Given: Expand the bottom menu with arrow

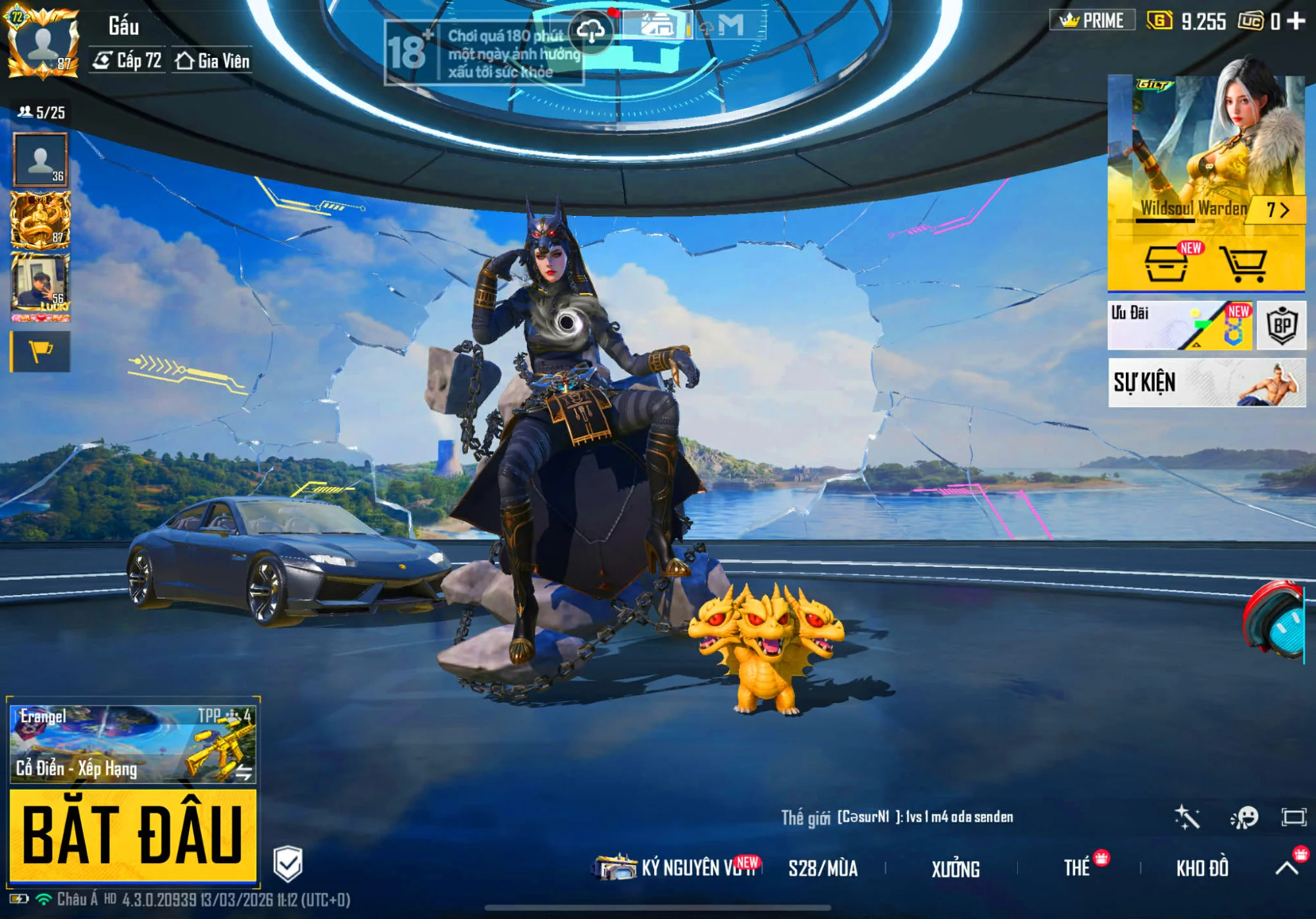Looking at the screenshot, I should (x=1287, y=868).
